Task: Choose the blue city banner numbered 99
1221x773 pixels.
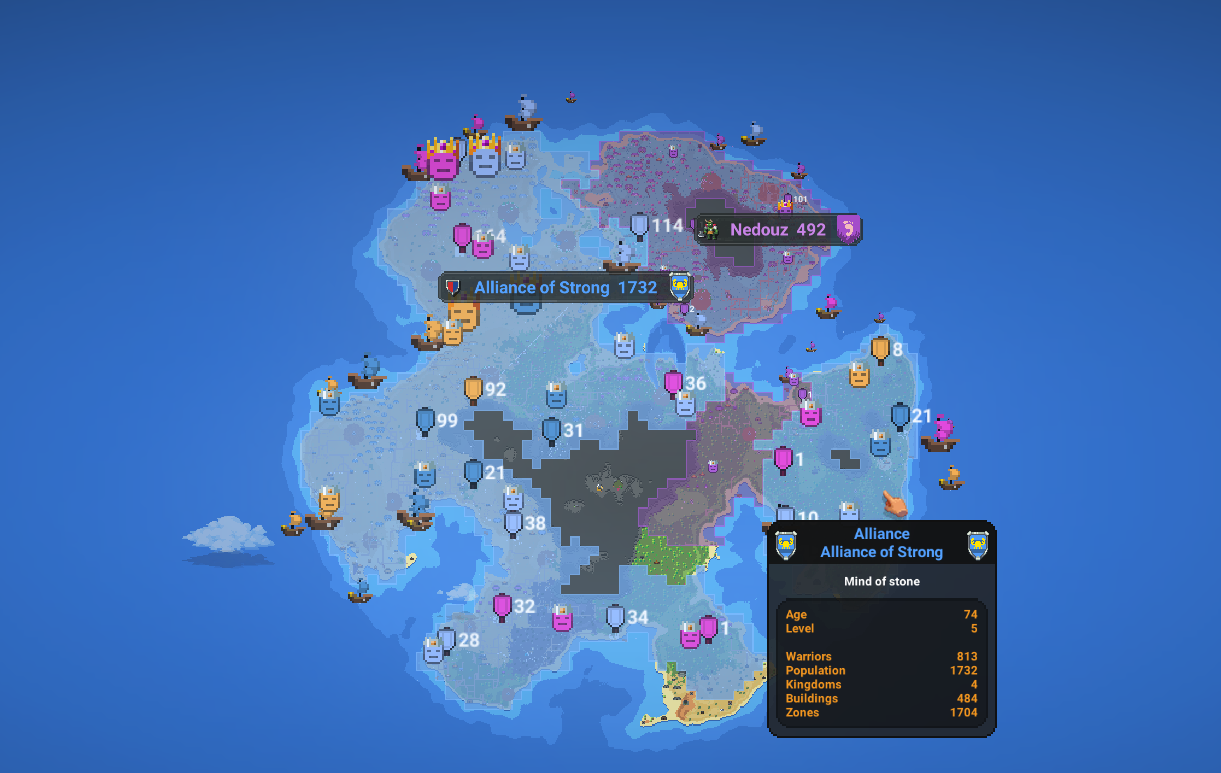Action: (x=426, y=421)
